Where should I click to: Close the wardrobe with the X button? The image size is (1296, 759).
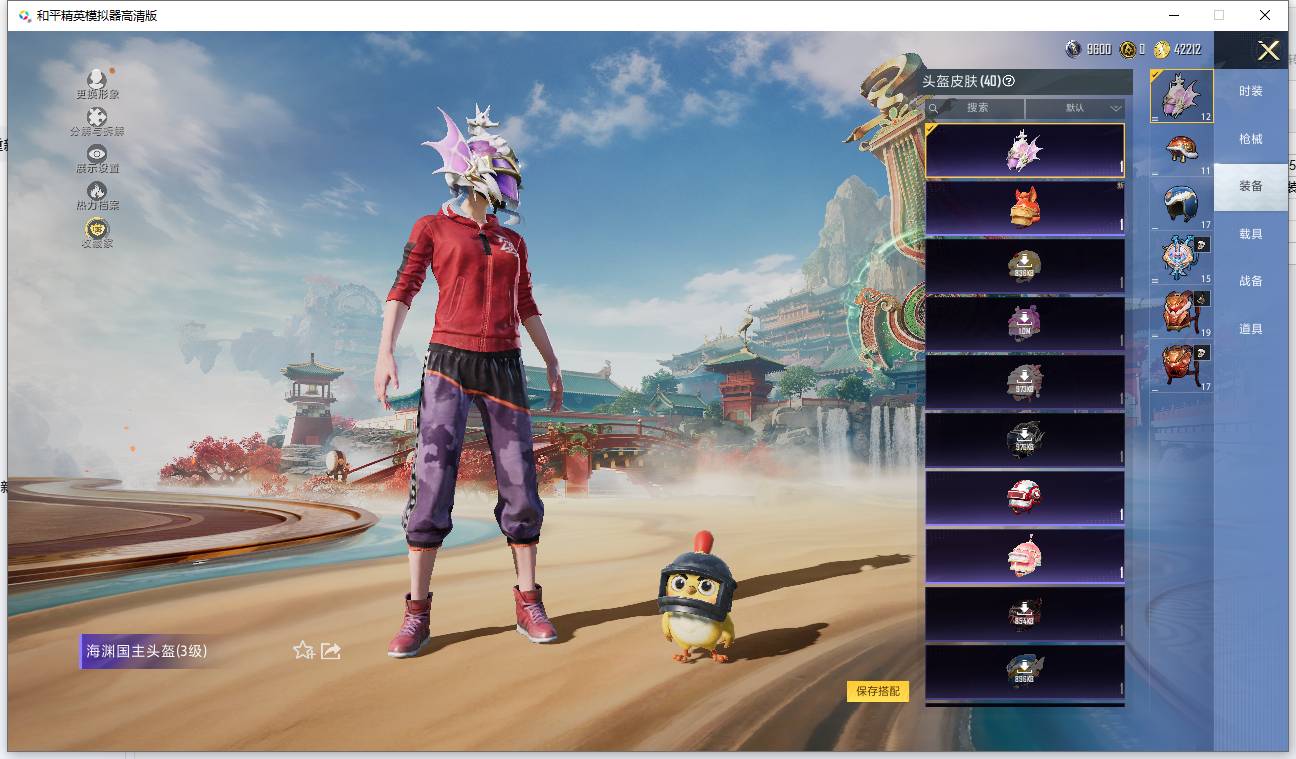[x=1268, y=51]
